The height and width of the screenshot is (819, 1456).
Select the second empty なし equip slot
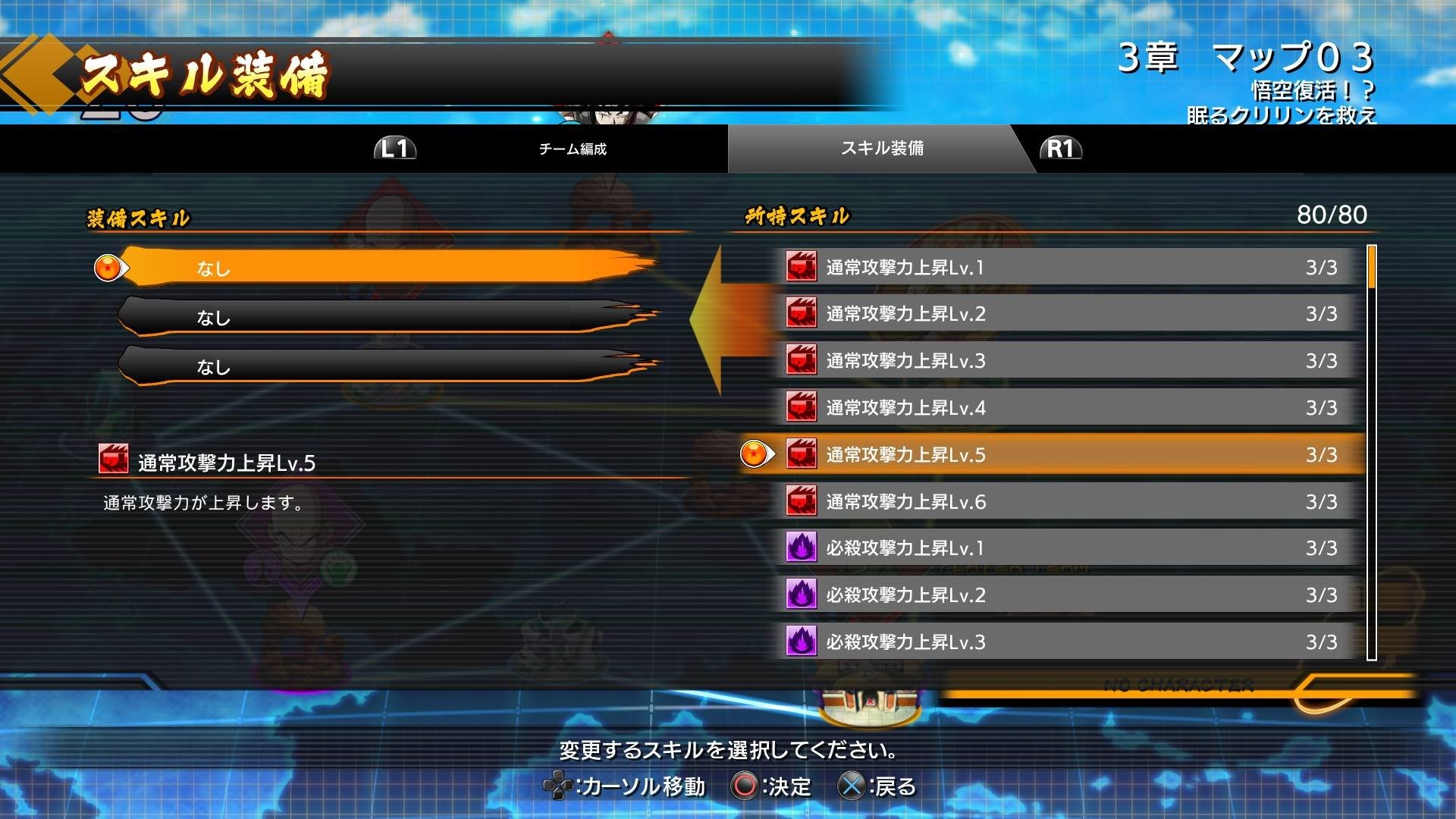pos(379,318)
